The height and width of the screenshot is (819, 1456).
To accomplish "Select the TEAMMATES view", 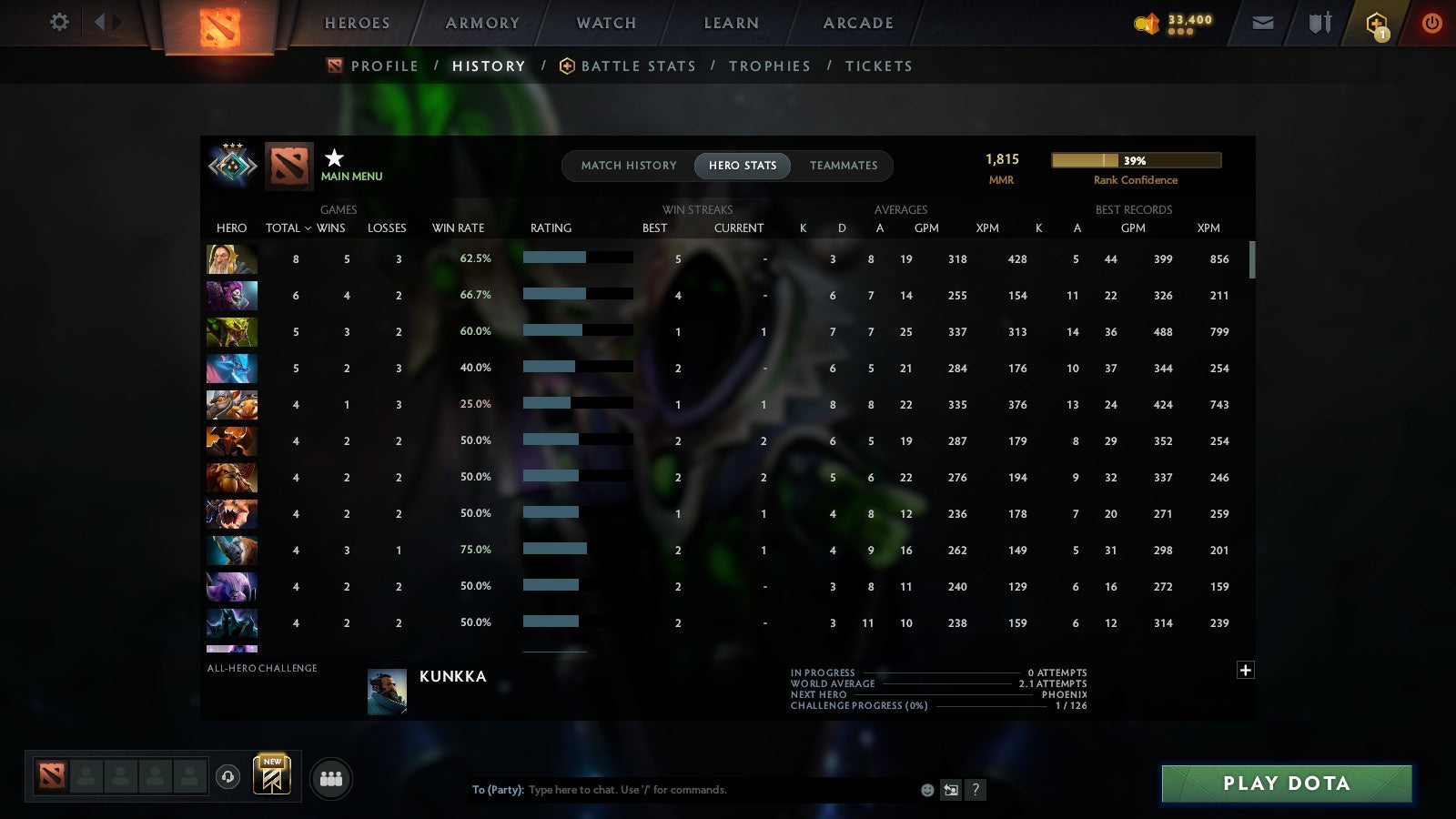I will coord(844,166).
